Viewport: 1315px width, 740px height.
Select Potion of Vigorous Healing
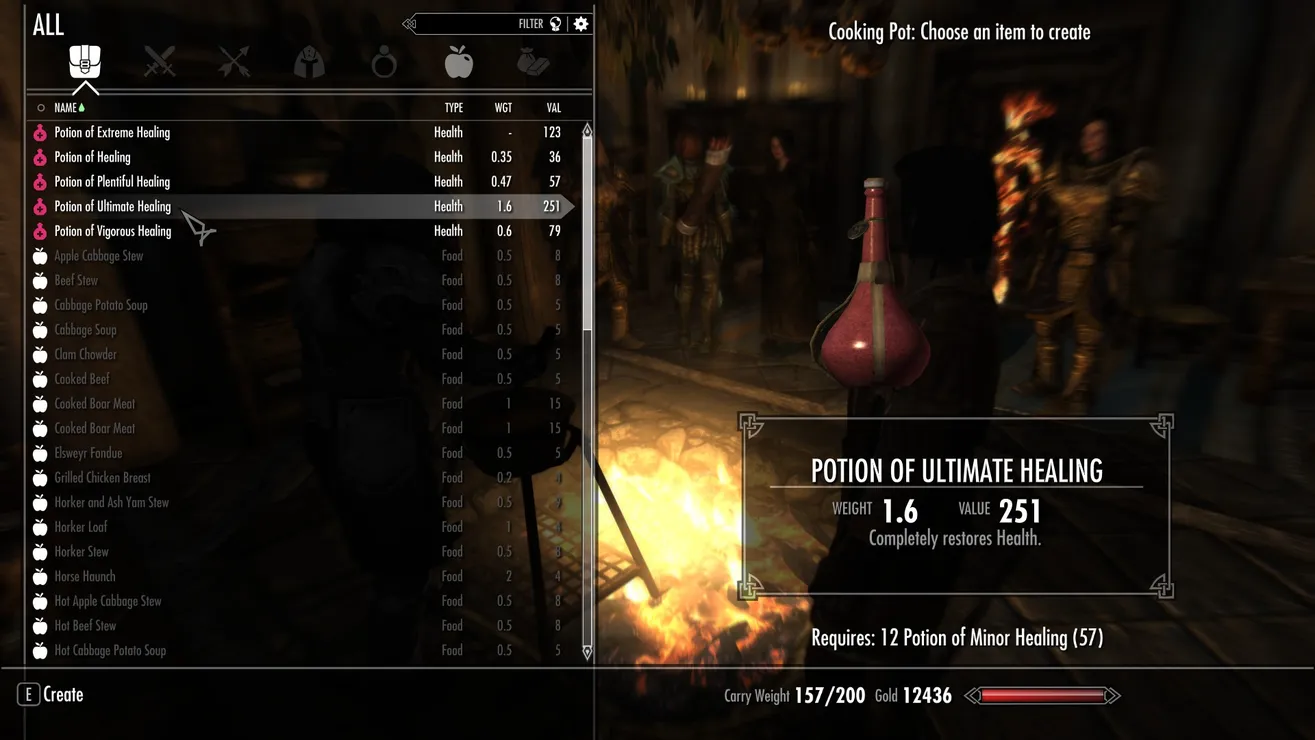112,231
